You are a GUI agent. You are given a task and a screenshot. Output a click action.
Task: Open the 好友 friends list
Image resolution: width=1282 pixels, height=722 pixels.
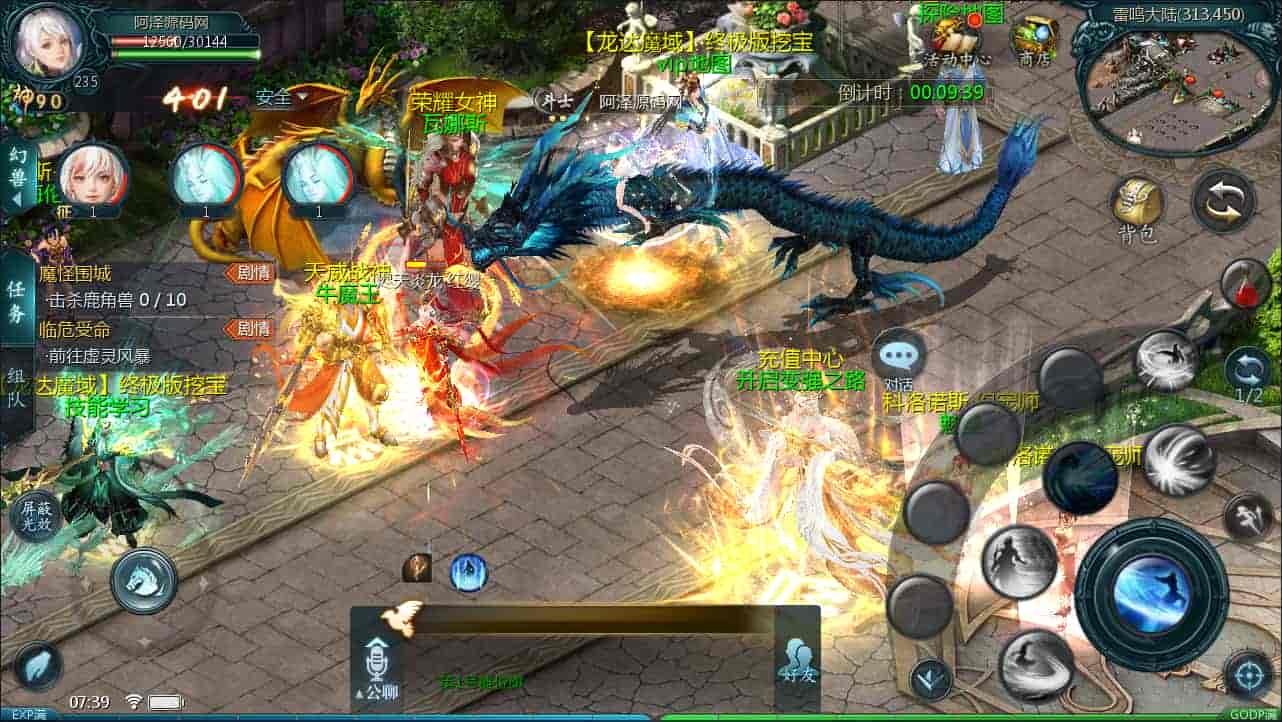tap(798, 660)
